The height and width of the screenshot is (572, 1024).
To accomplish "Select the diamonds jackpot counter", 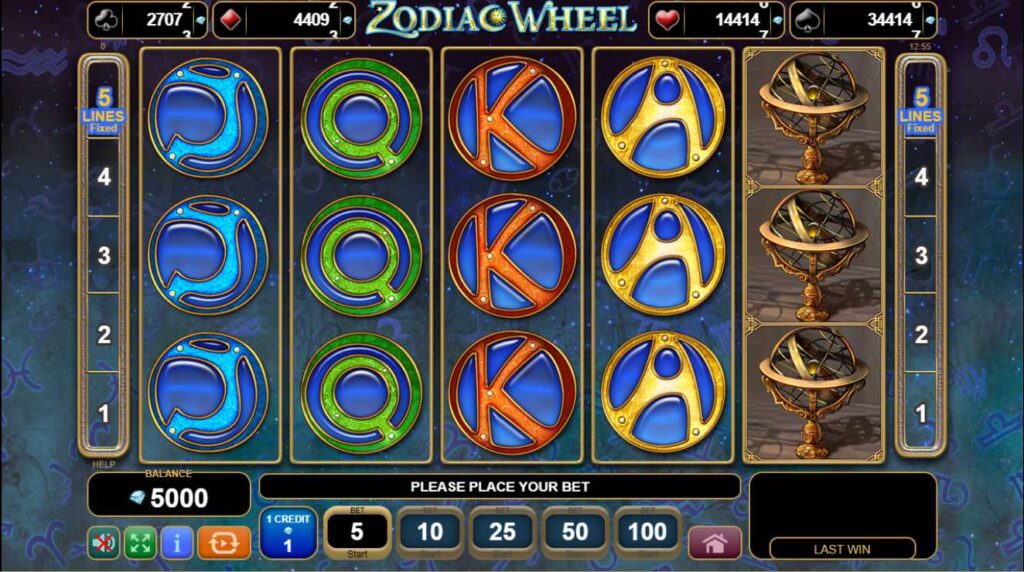I will [284, 19].
